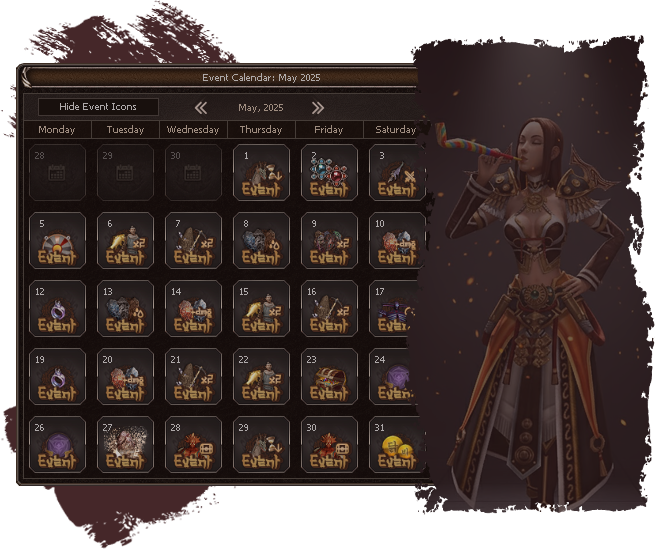Choose the May 6 event tile
Image resolution: width=655 pixels, height=549 pixels.
click(x=125, y=240)
